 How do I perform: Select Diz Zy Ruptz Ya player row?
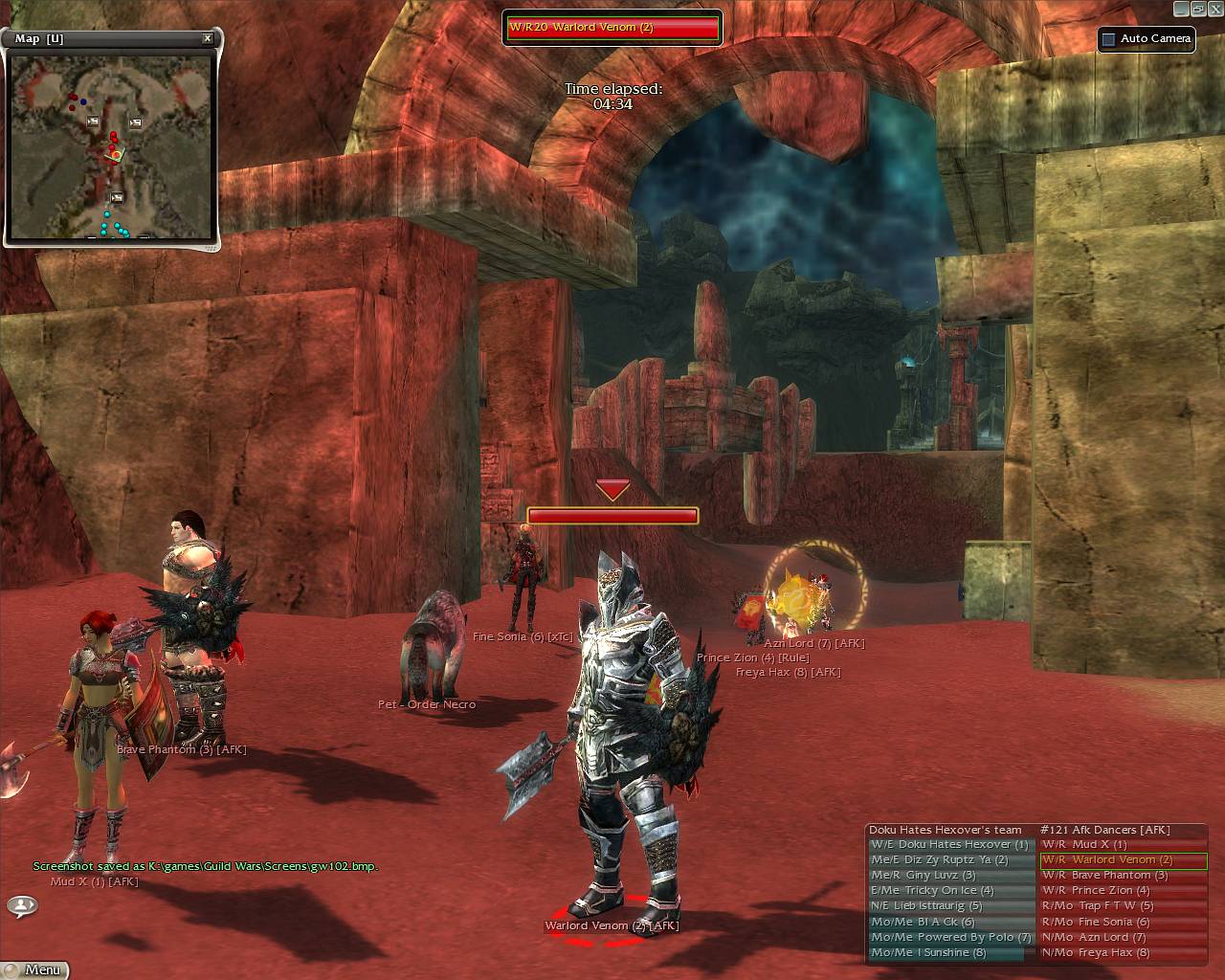point(949,860)
